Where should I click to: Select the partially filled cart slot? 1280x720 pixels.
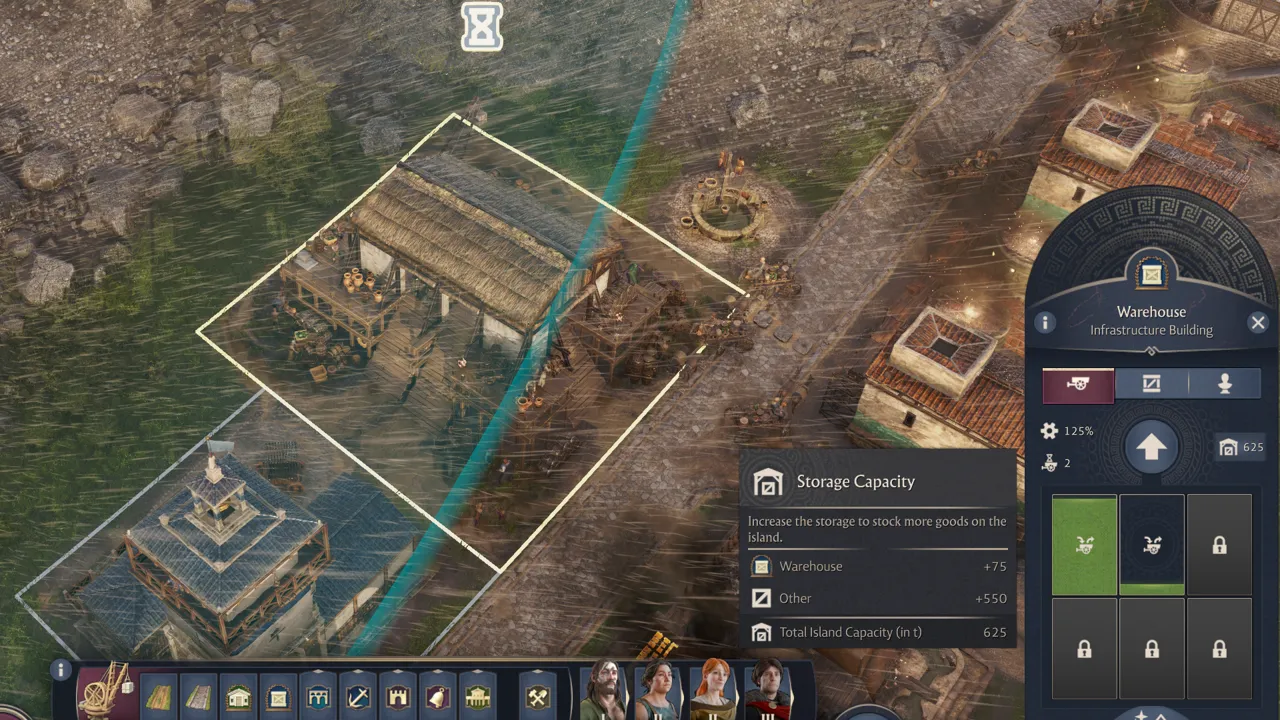[1151, 545]
